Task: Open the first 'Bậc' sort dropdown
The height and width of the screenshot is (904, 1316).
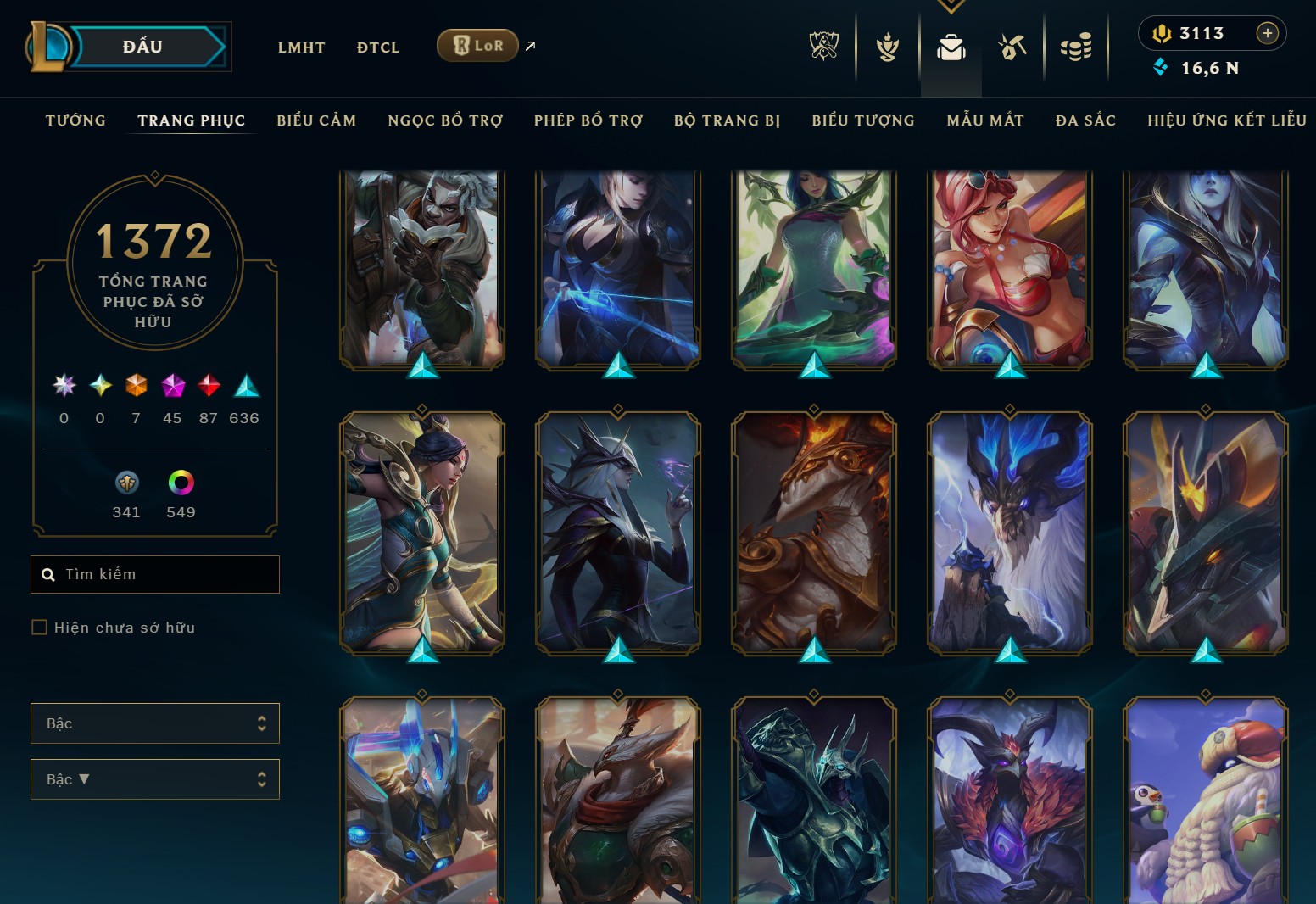Action: (x=155, y=723)
